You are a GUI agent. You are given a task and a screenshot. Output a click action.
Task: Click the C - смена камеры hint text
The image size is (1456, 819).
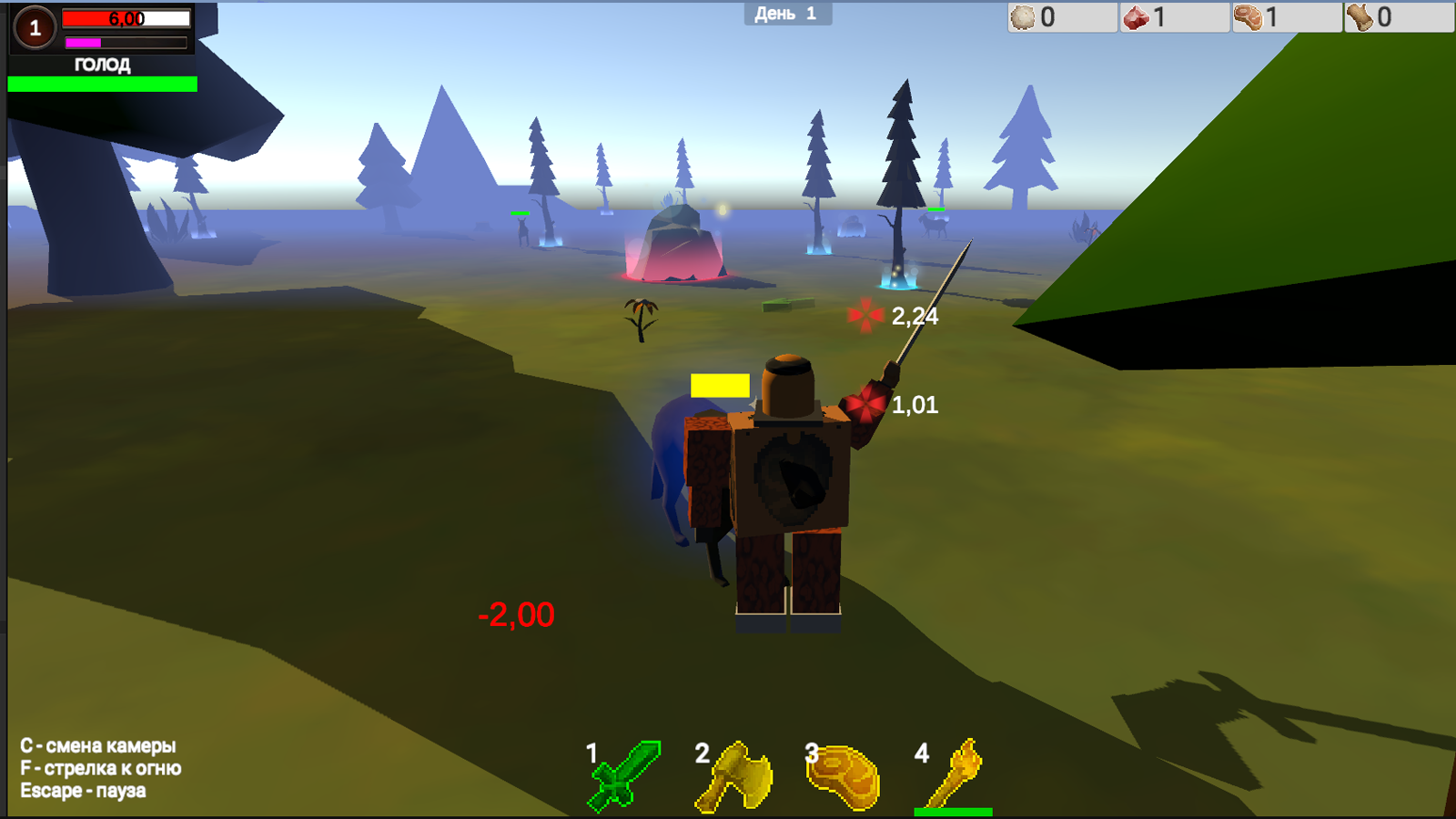(100, 743)
